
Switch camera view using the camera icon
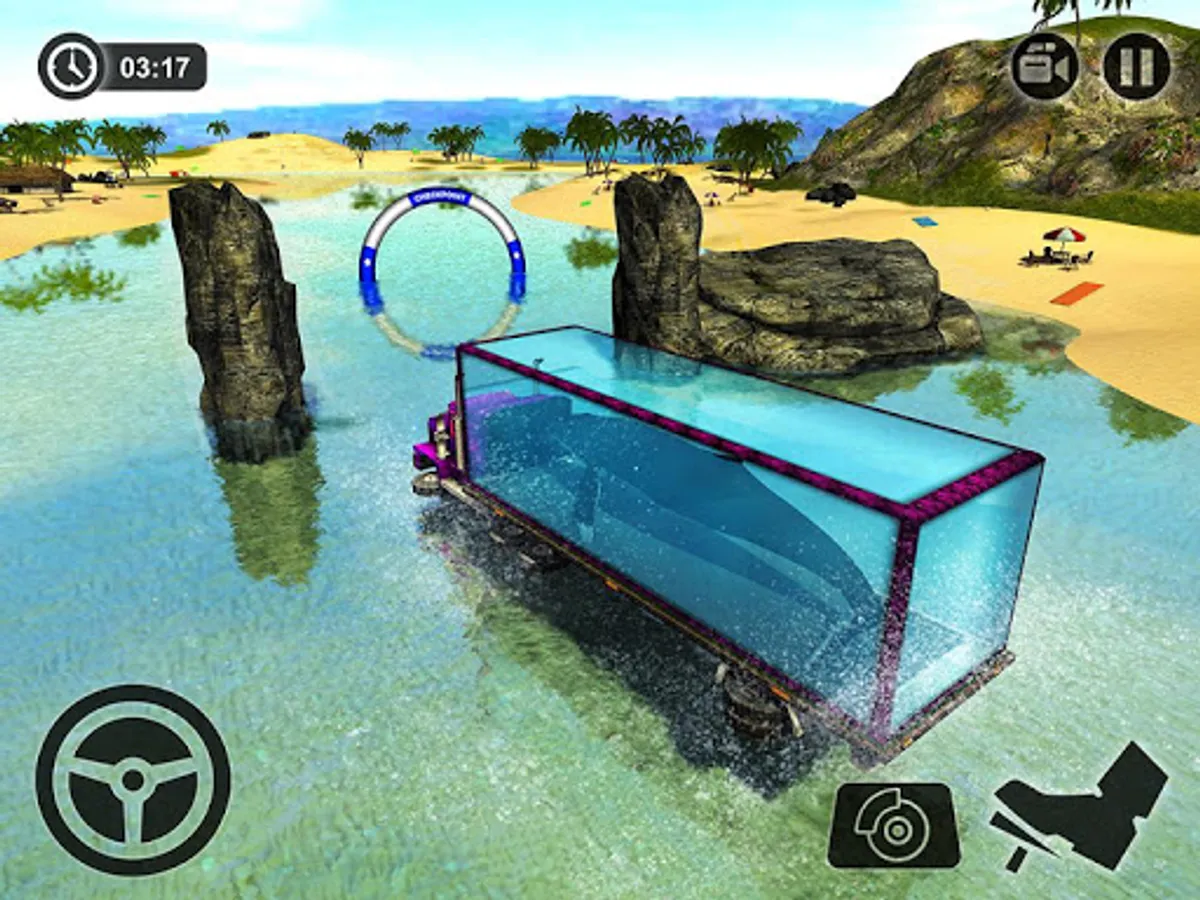1044,66
